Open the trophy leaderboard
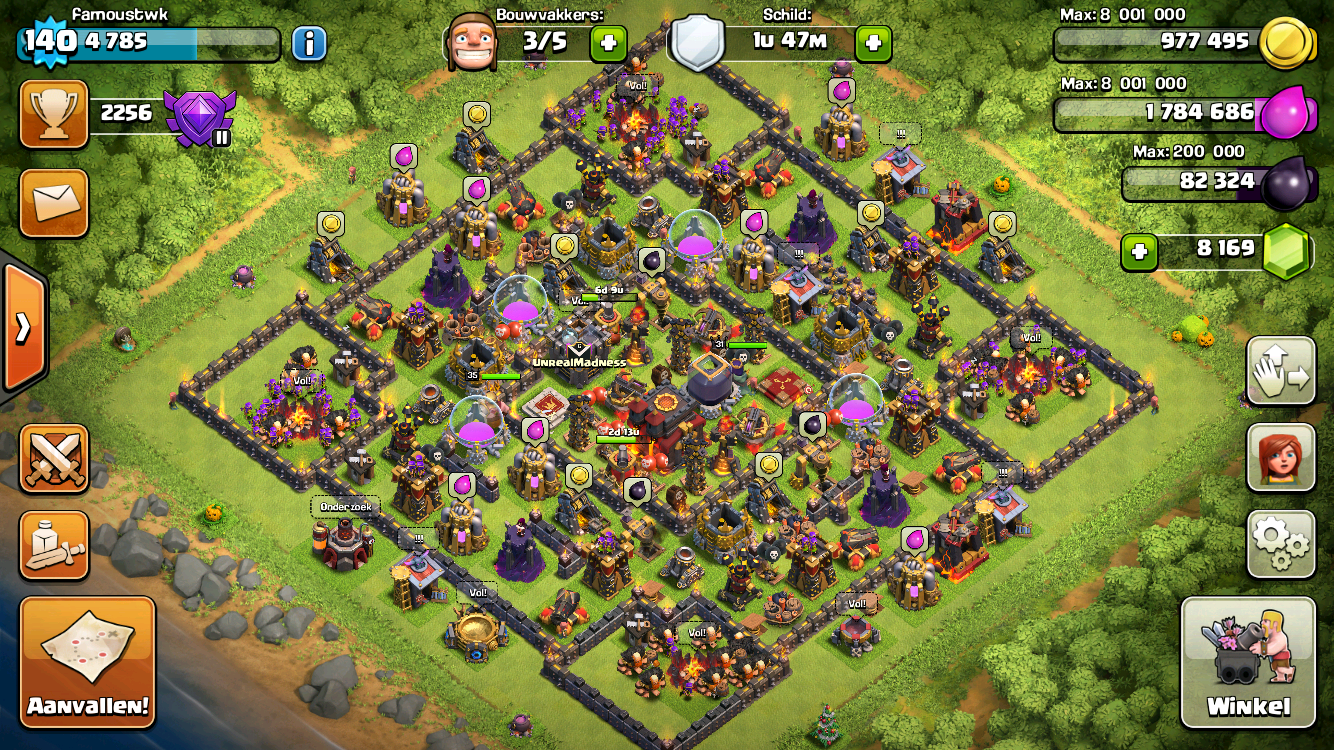1334x750 pixels. (x=54, y=113)
